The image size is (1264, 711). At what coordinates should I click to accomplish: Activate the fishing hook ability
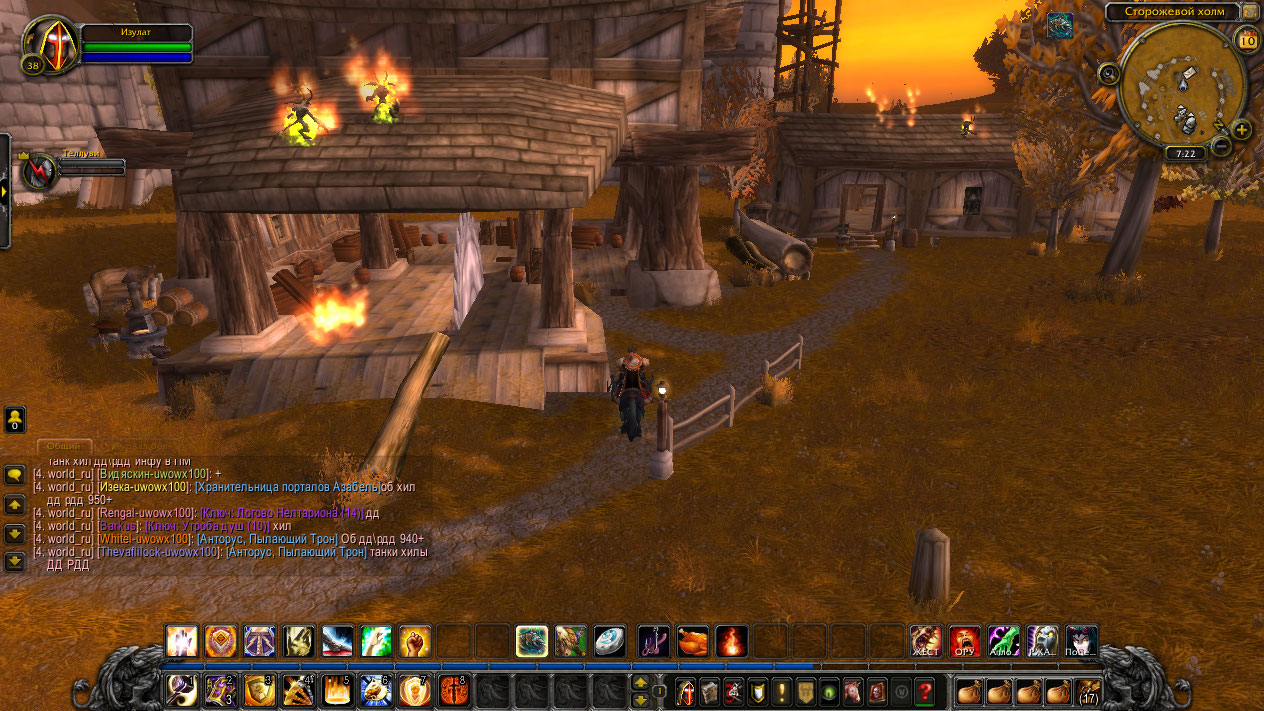pyautogui.click(x=654, y=641)
